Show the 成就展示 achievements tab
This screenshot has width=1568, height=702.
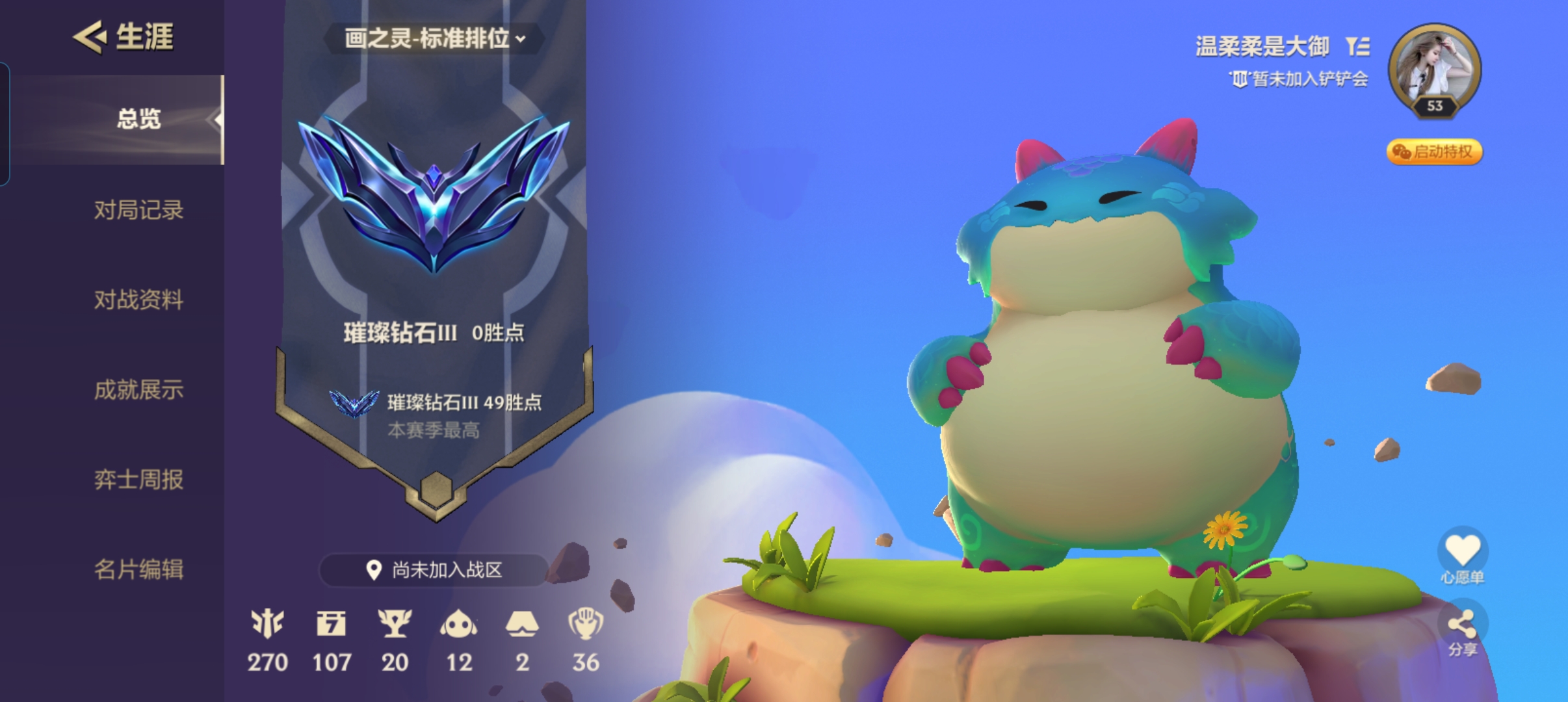138,390
